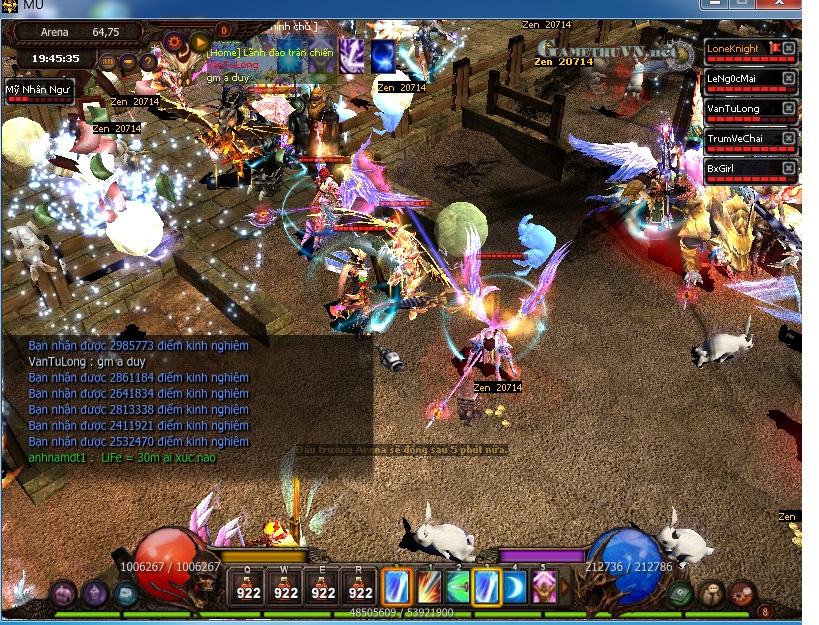Kick TrumVeChai using his X button
Image resolution: width=819 pixels, height=625 pixels.
click(x=789, y=139)
